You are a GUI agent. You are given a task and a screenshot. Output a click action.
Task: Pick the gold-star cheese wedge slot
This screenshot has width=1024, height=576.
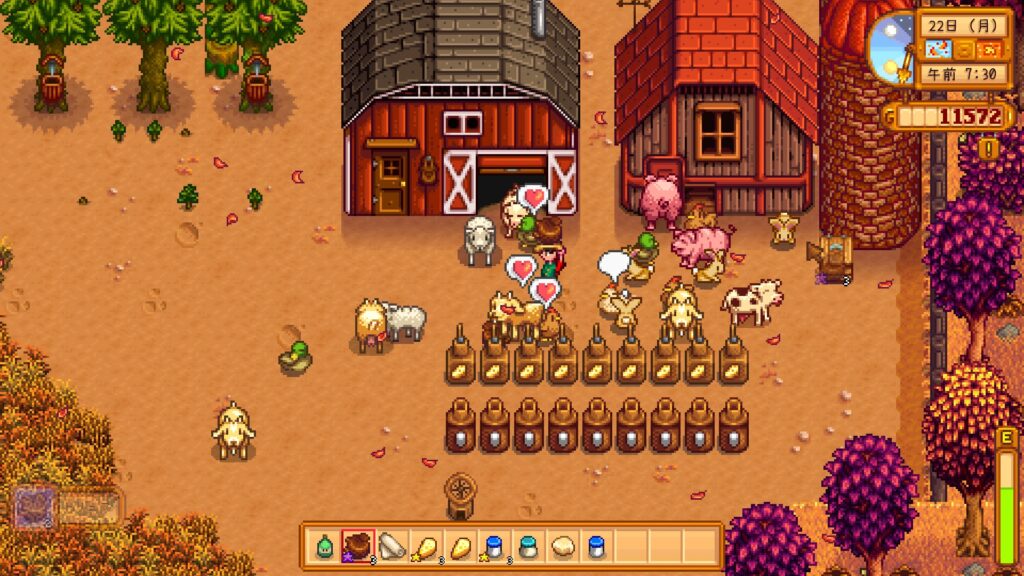pyautogui.click(x=427, y=547)
